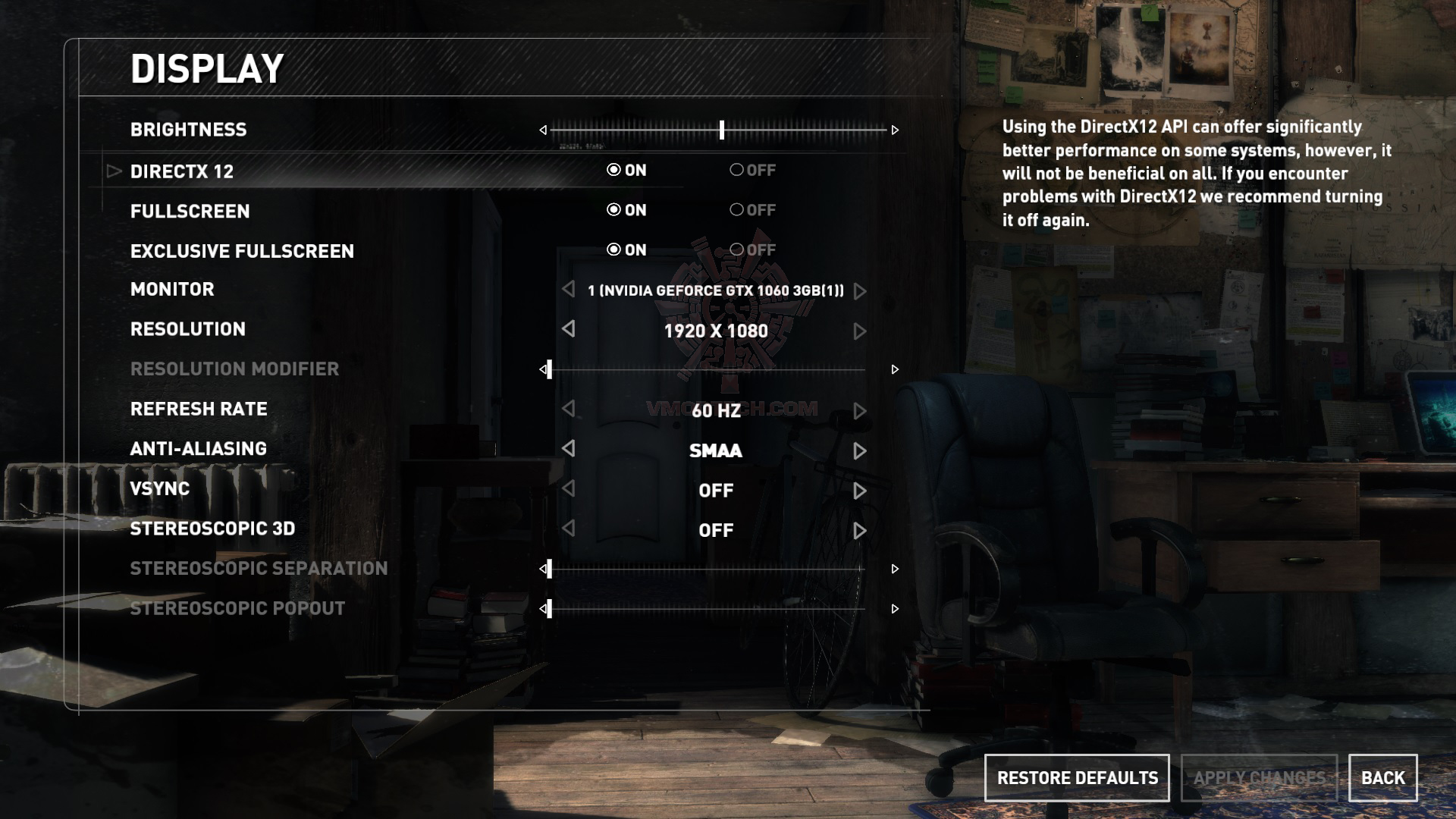Screen dimensions: 1456x819
Task: Click the Brightness slider handle
Action: (x=722, y=130)
